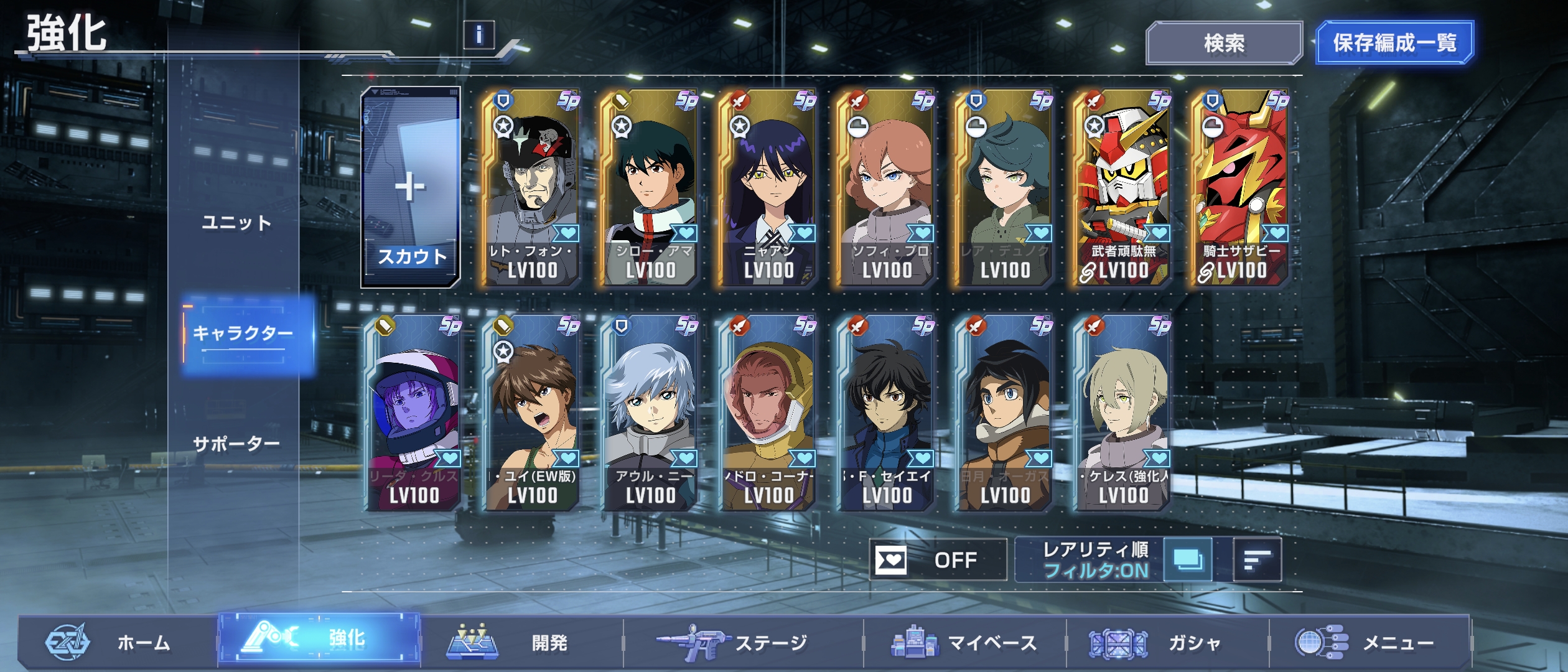
Task: Open the 検索 search button
Action: pos(1223,43)
